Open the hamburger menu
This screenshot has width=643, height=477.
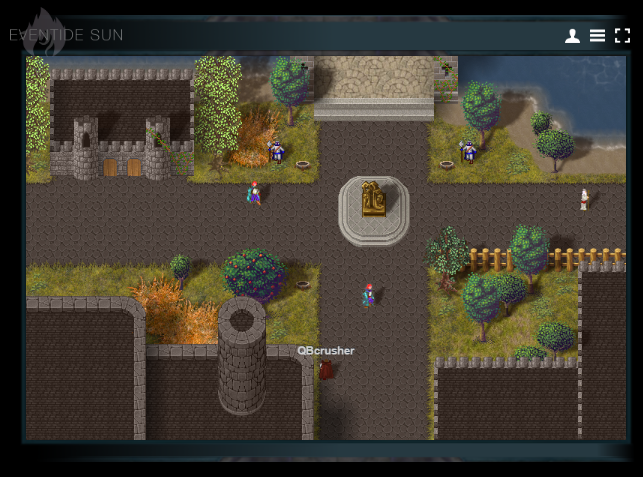[597, 36]
